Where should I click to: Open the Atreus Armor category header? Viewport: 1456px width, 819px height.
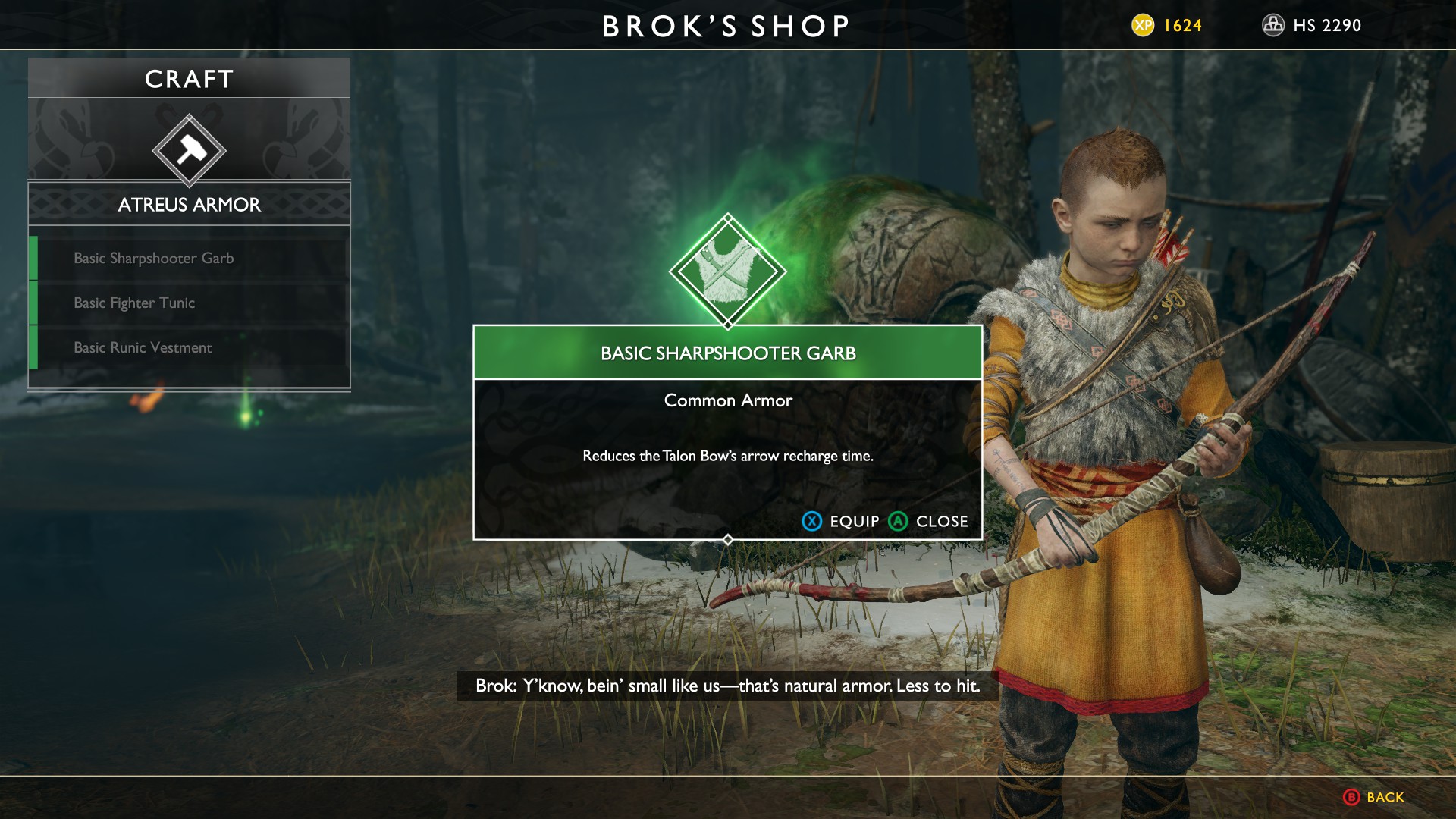(x=189, y=205)
